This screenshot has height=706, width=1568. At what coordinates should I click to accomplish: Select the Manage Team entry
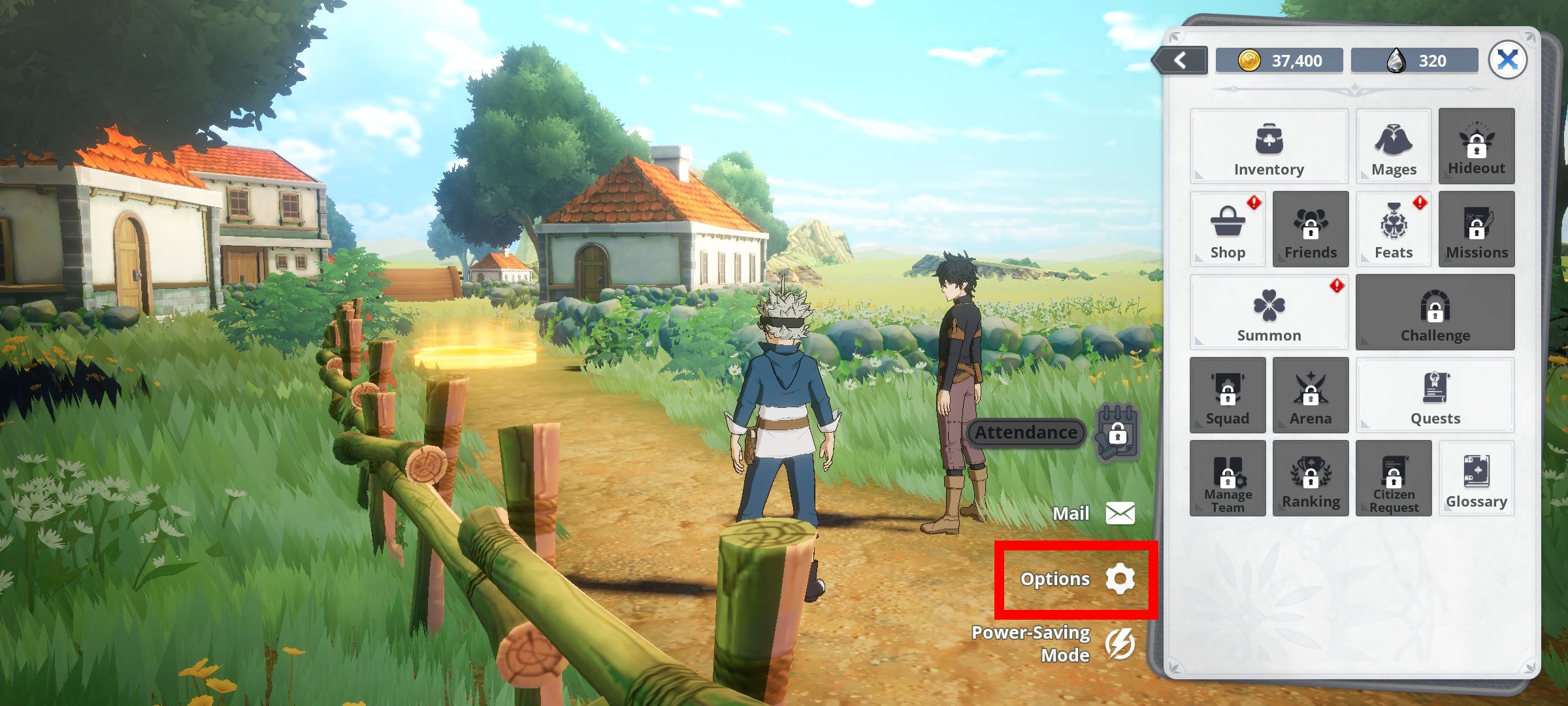tap(1227, 479)
